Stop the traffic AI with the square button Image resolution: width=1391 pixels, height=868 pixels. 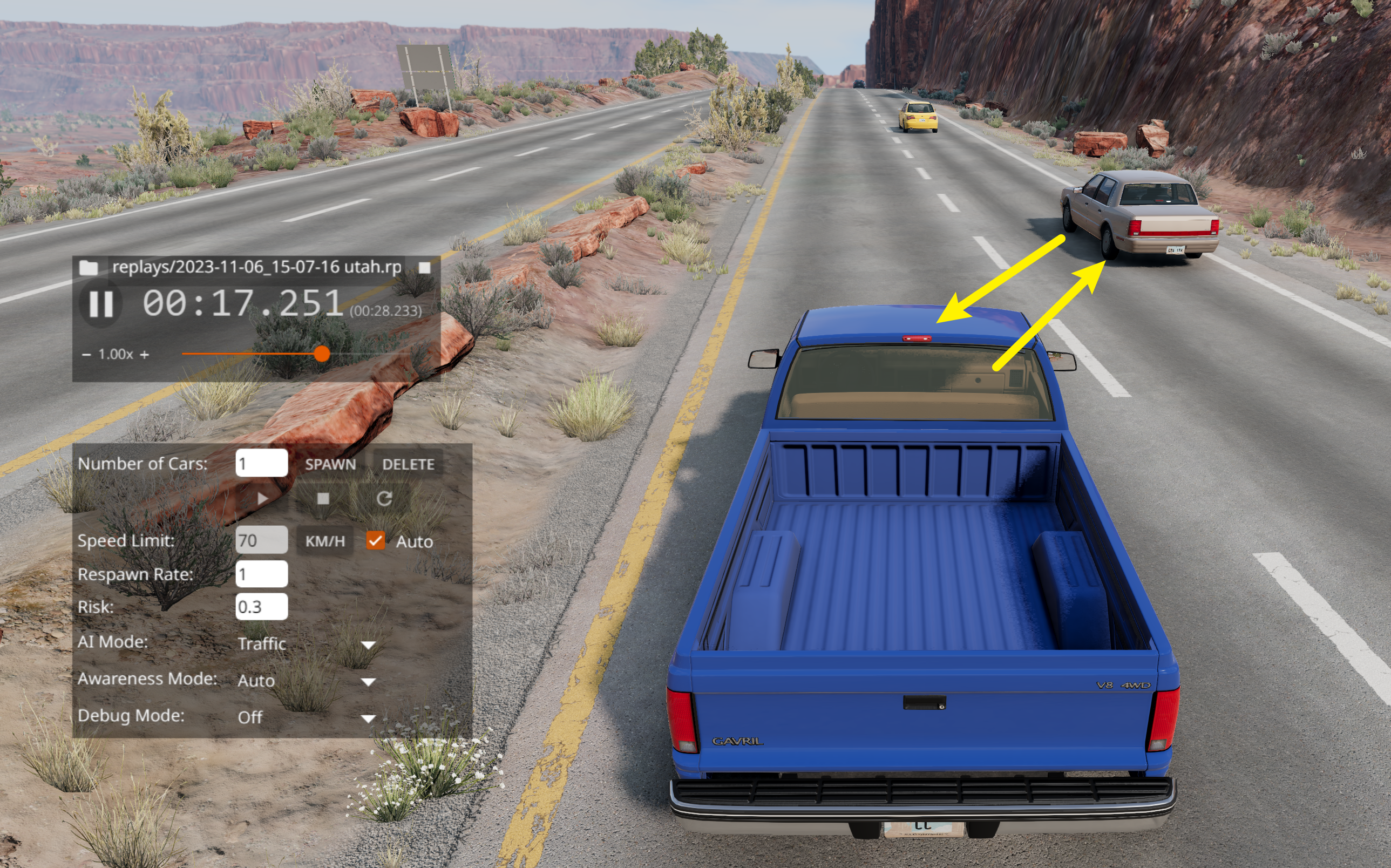(323, 498)
